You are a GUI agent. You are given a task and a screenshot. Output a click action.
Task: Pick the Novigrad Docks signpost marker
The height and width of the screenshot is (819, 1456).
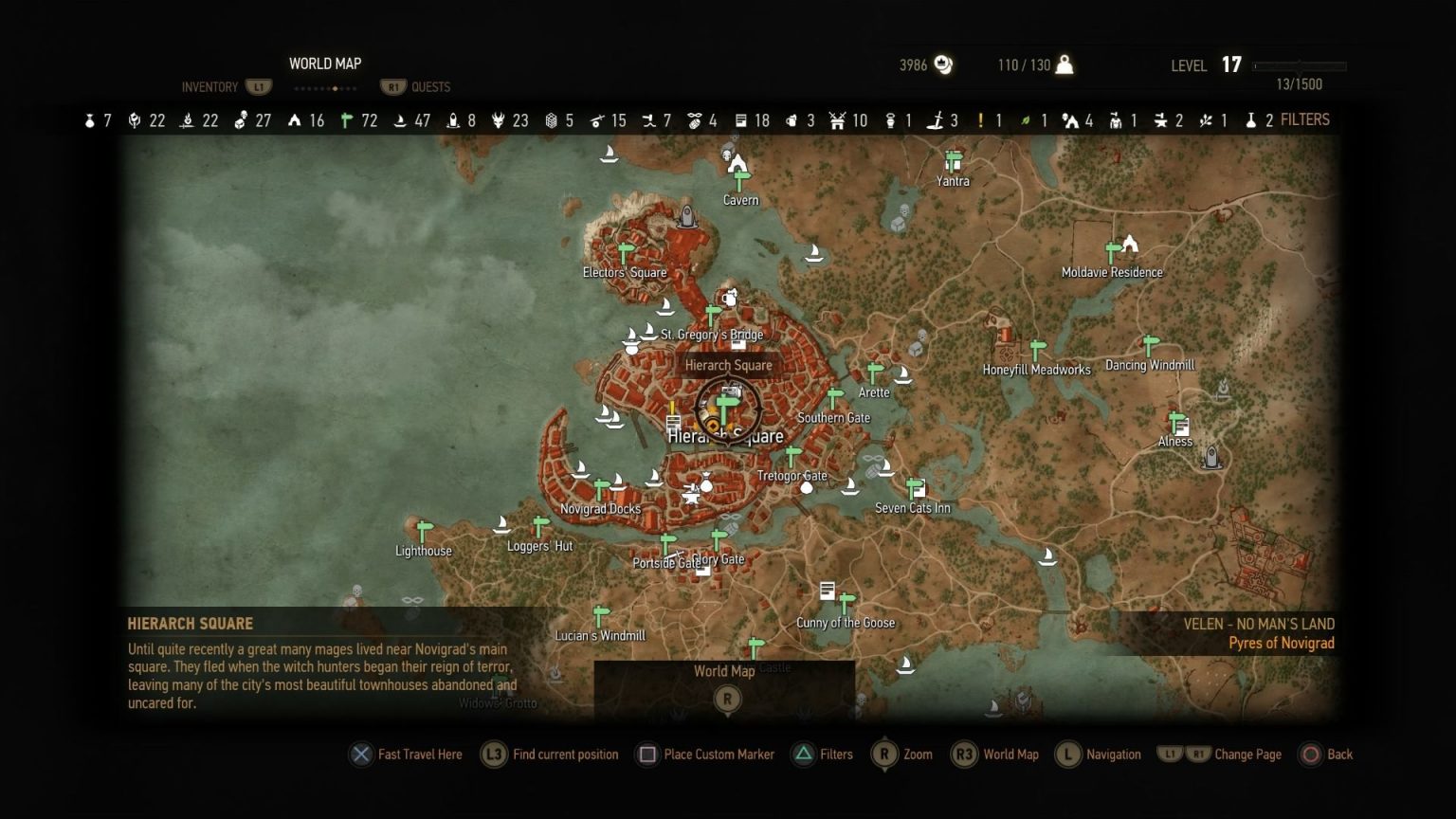601,489
